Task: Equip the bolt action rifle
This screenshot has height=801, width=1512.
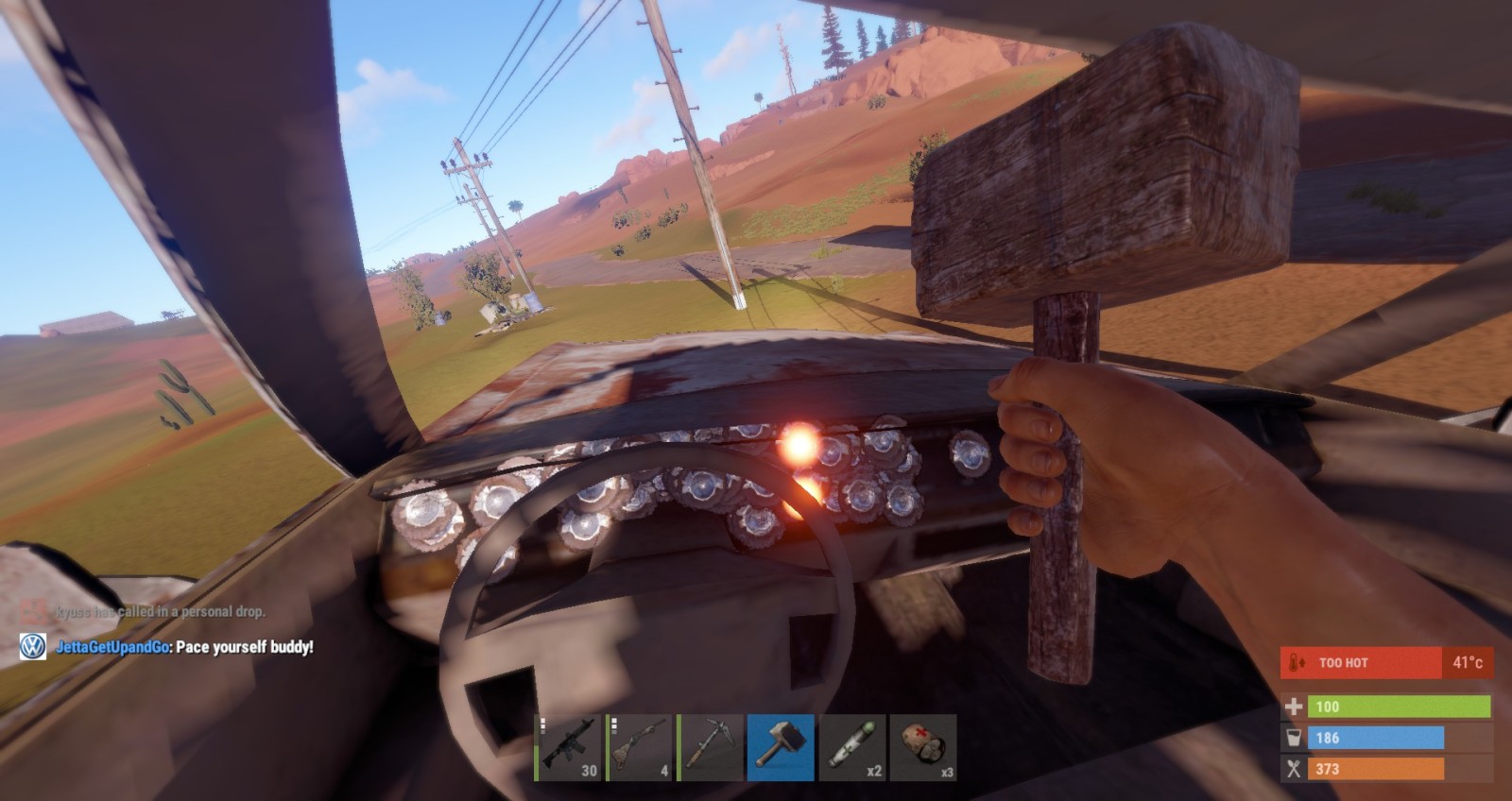Action: (640, 747)
